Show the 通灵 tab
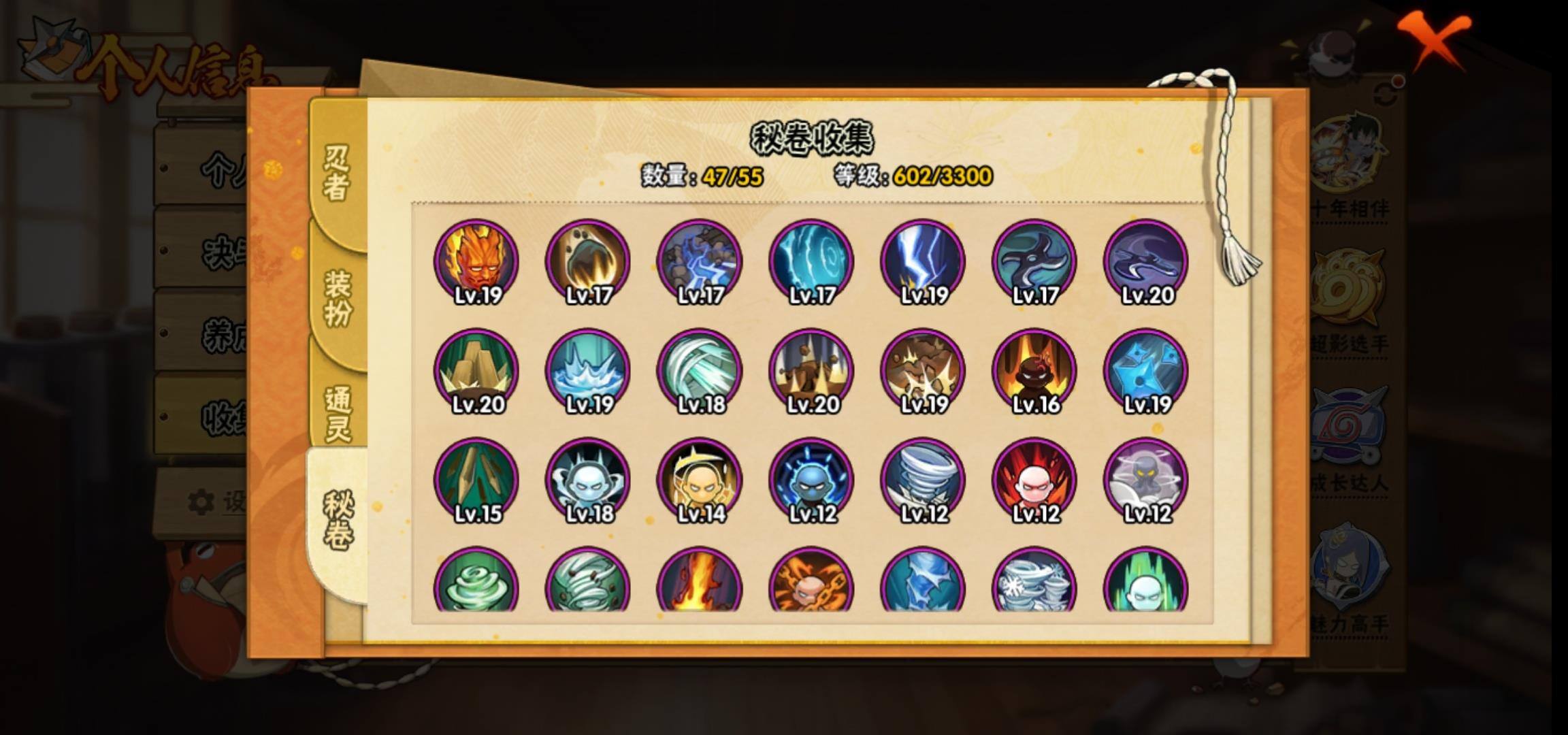This screenshot has height=735, width=1568. (x=338, y=414)
